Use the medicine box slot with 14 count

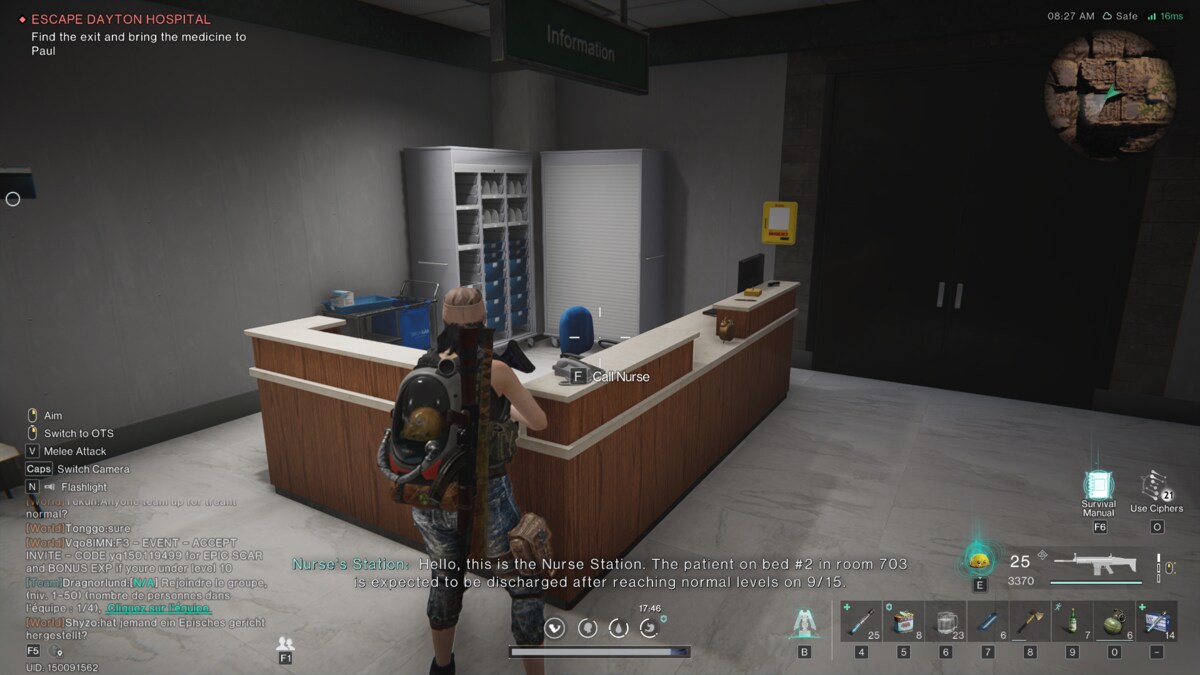tap(1156, 620)
